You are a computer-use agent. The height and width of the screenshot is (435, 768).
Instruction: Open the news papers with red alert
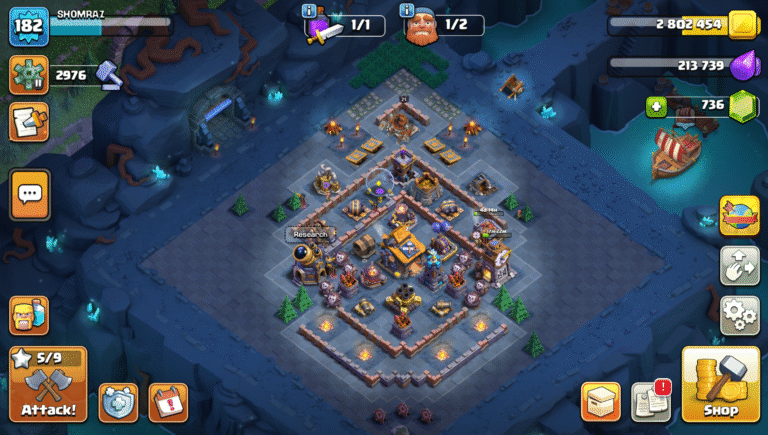point(650,401)
